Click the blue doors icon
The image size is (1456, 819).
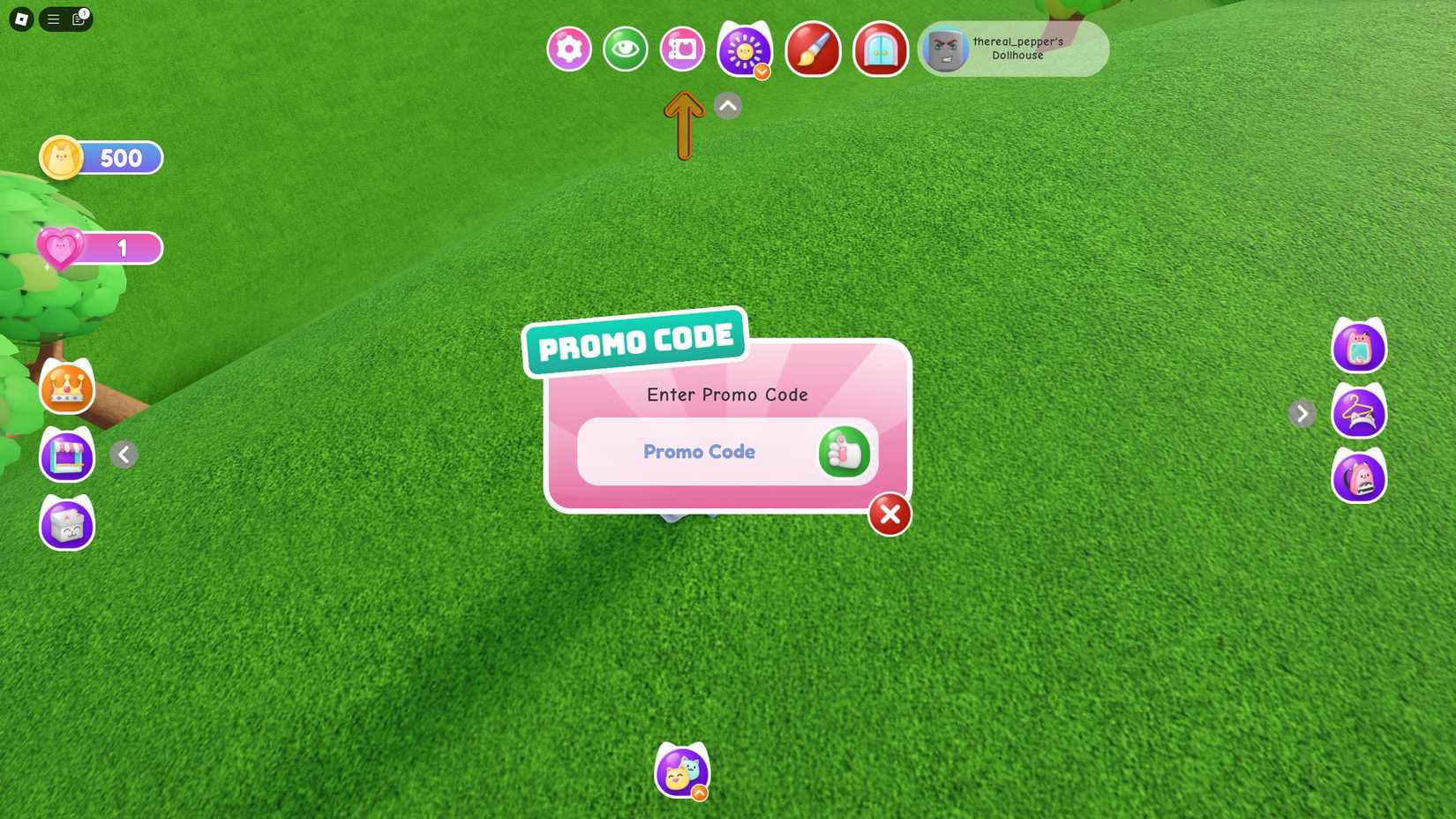tap(879, 50)
